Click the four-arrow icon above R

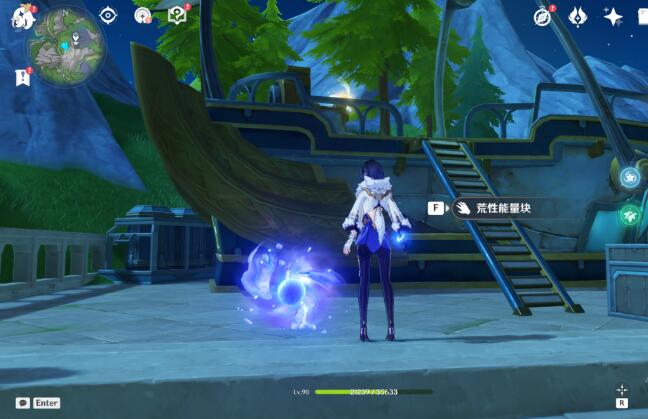click(622, 389)
